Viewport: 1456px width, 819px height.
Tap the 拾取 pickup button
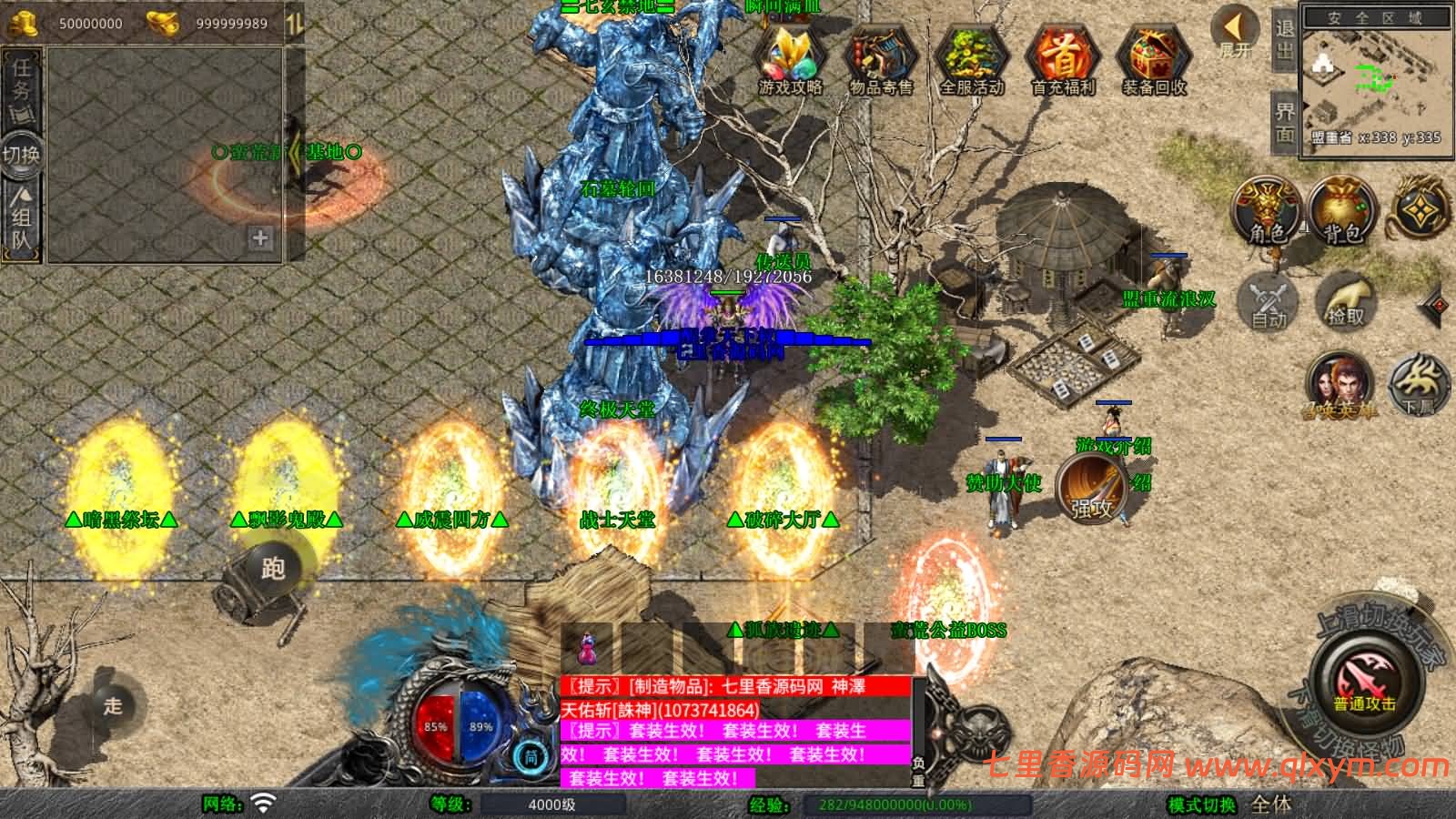click(x=1345, y=299)
